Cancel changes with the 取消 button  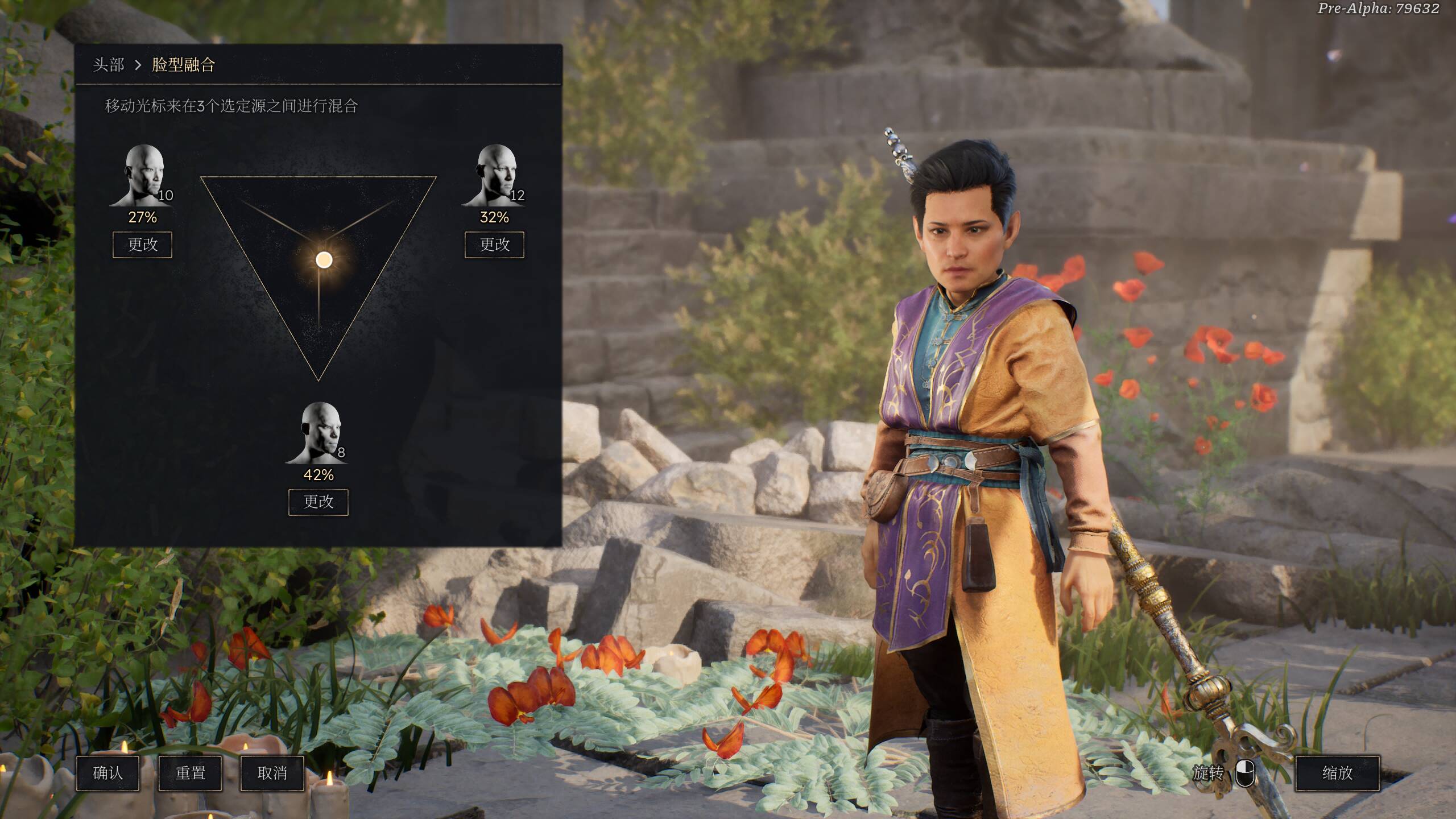272,773
